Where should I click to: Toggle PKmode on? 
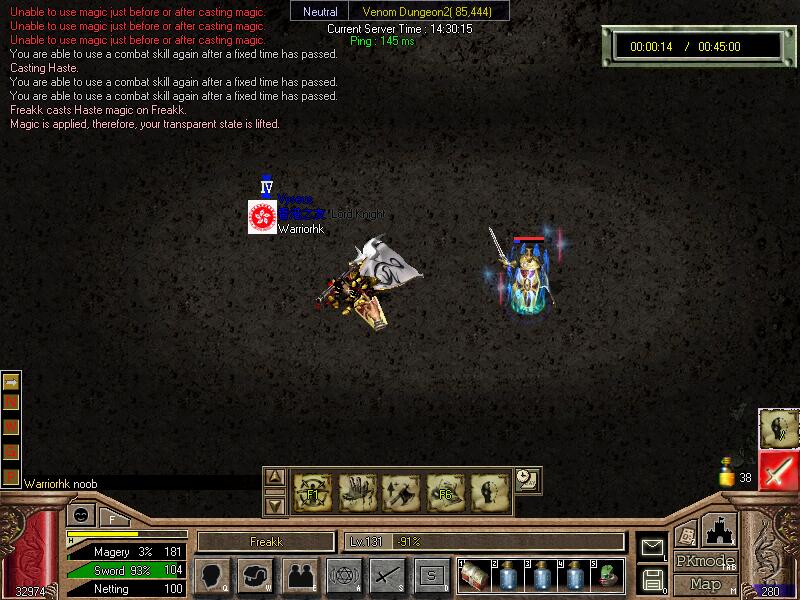click(x=706, y=561)
